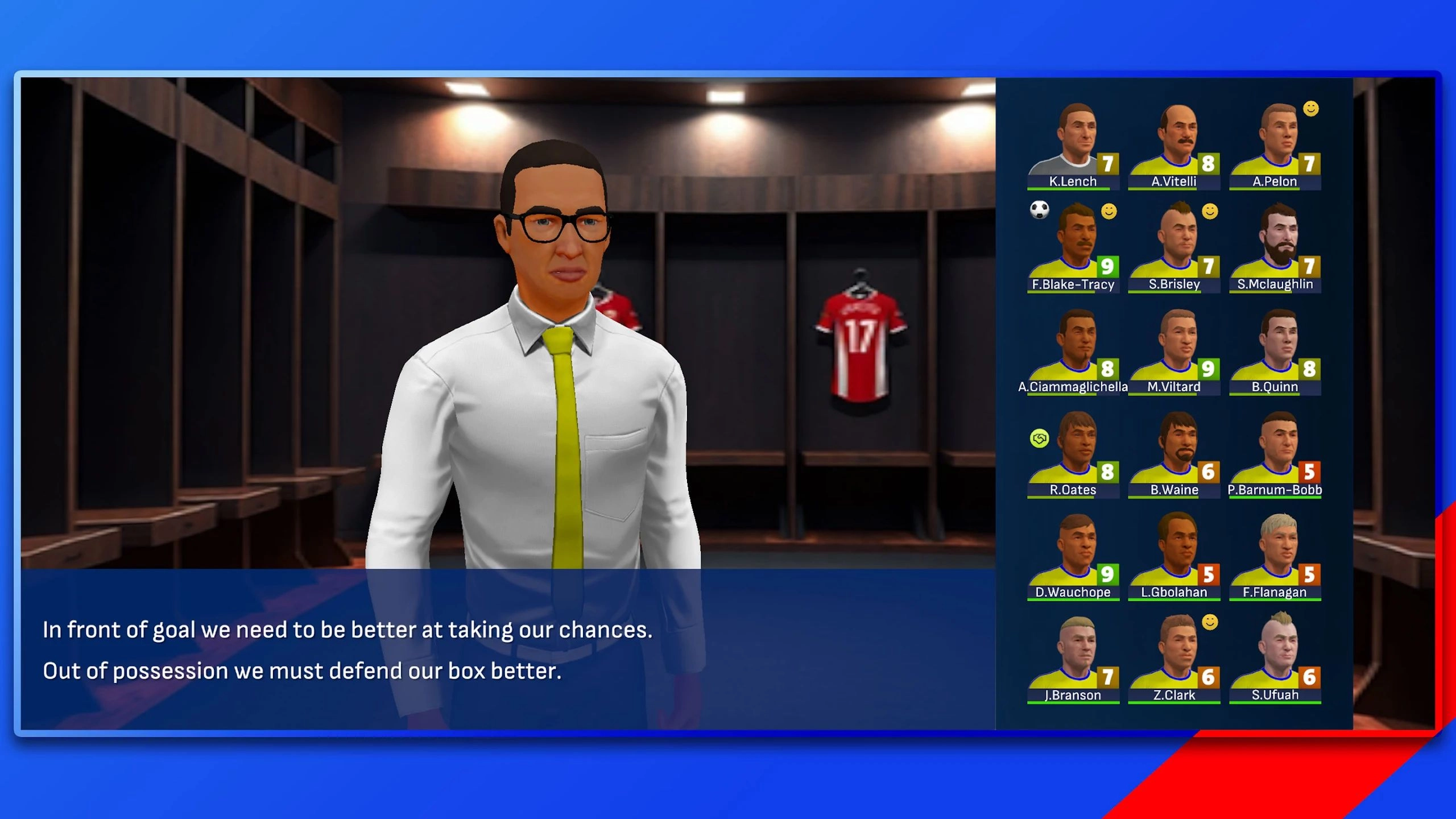Select J.Branson from the squad

(x=1073, y=659)
